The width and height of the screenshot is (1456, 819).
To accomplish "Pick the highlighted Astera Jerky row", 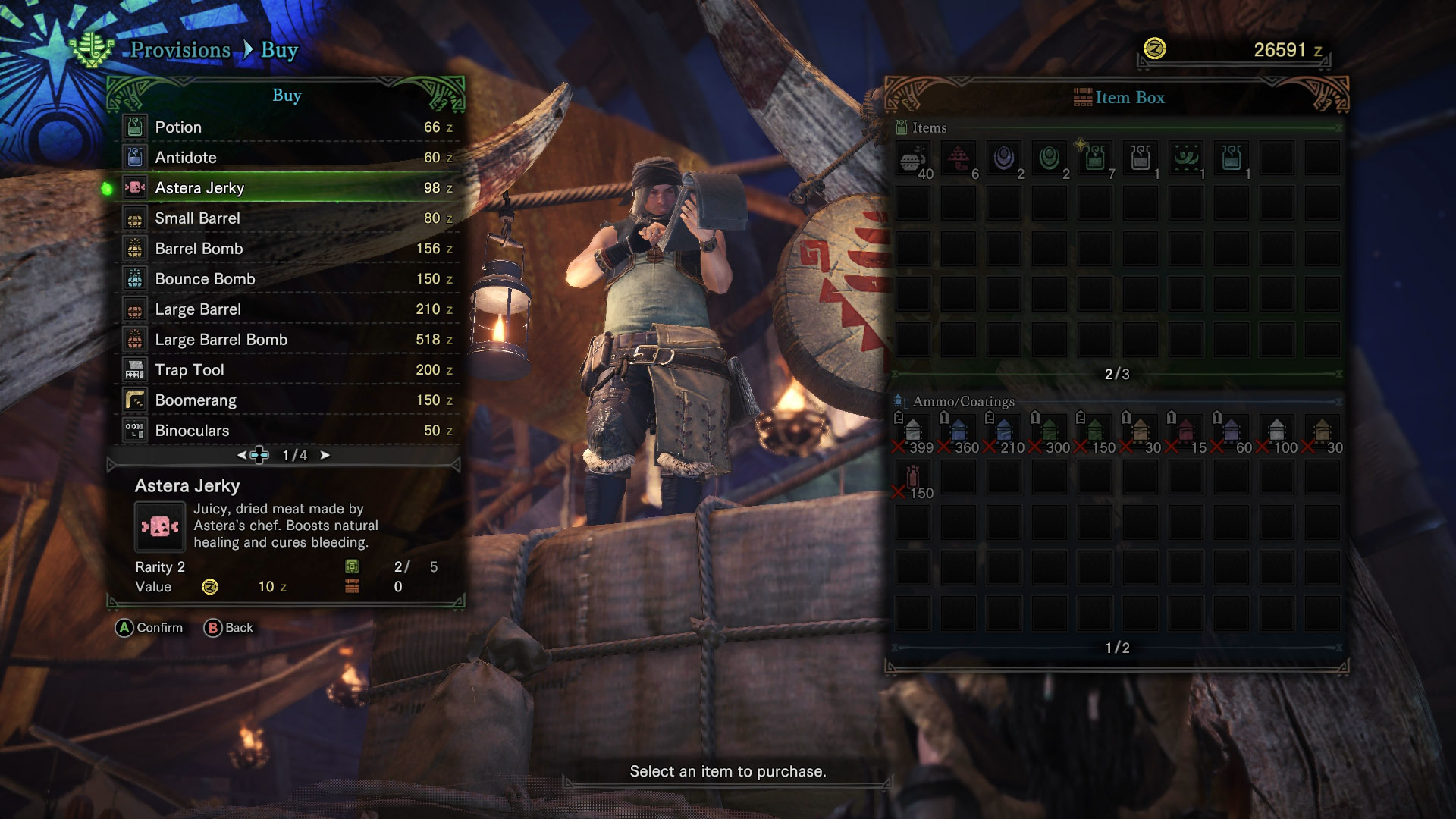I will click(287, 188).
